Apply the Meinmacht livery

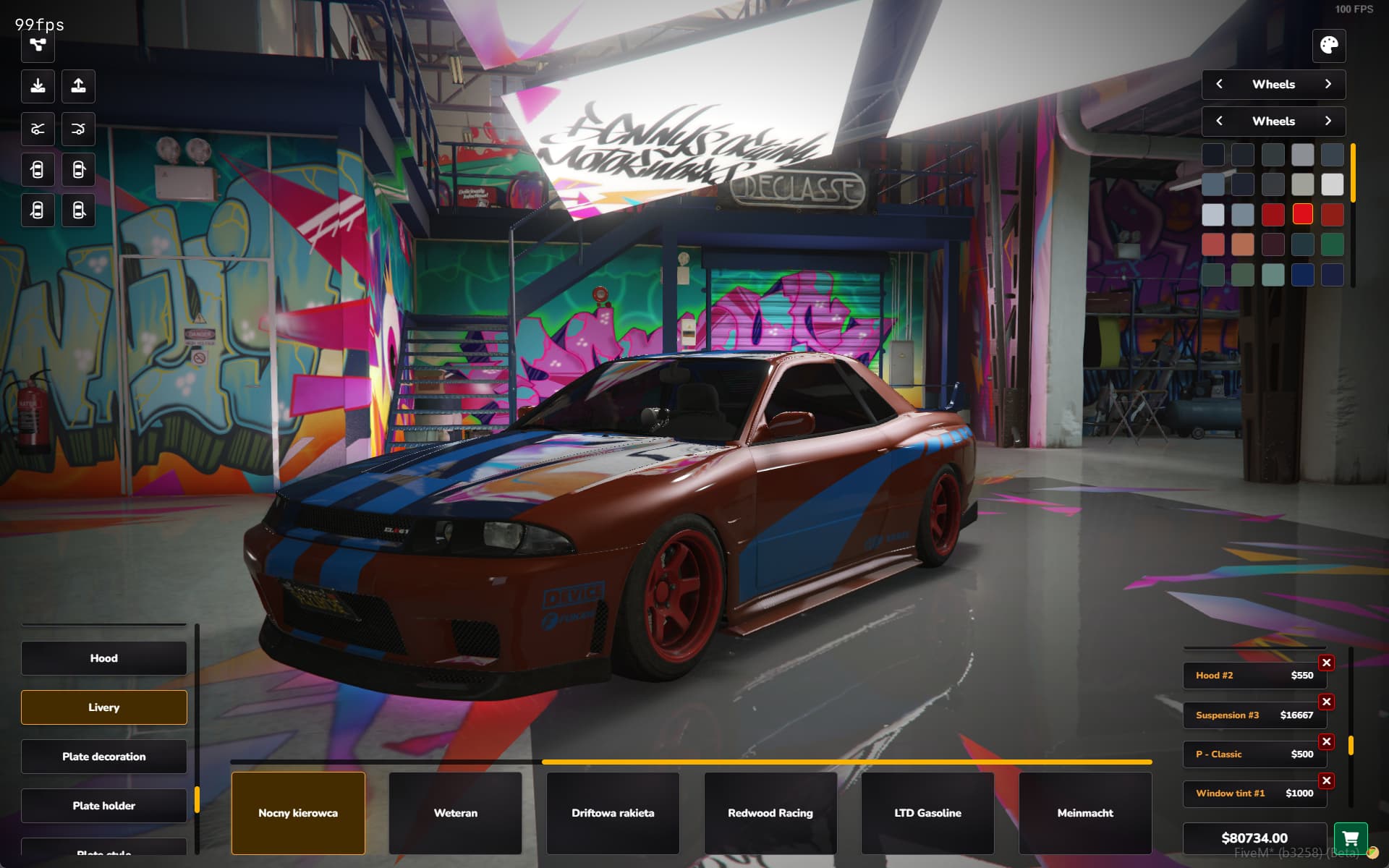click(1085, 813)
